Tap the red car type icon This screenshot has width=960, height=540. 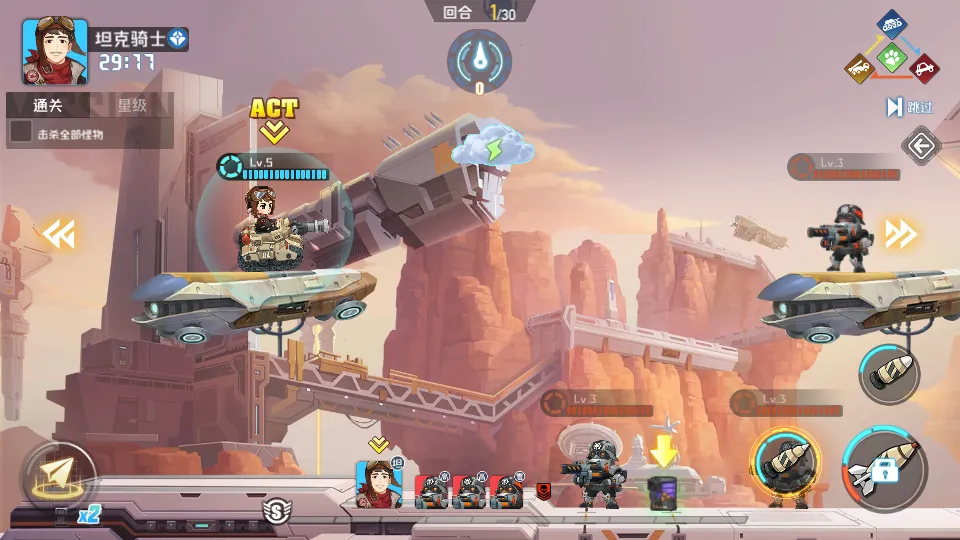point(926,68)
